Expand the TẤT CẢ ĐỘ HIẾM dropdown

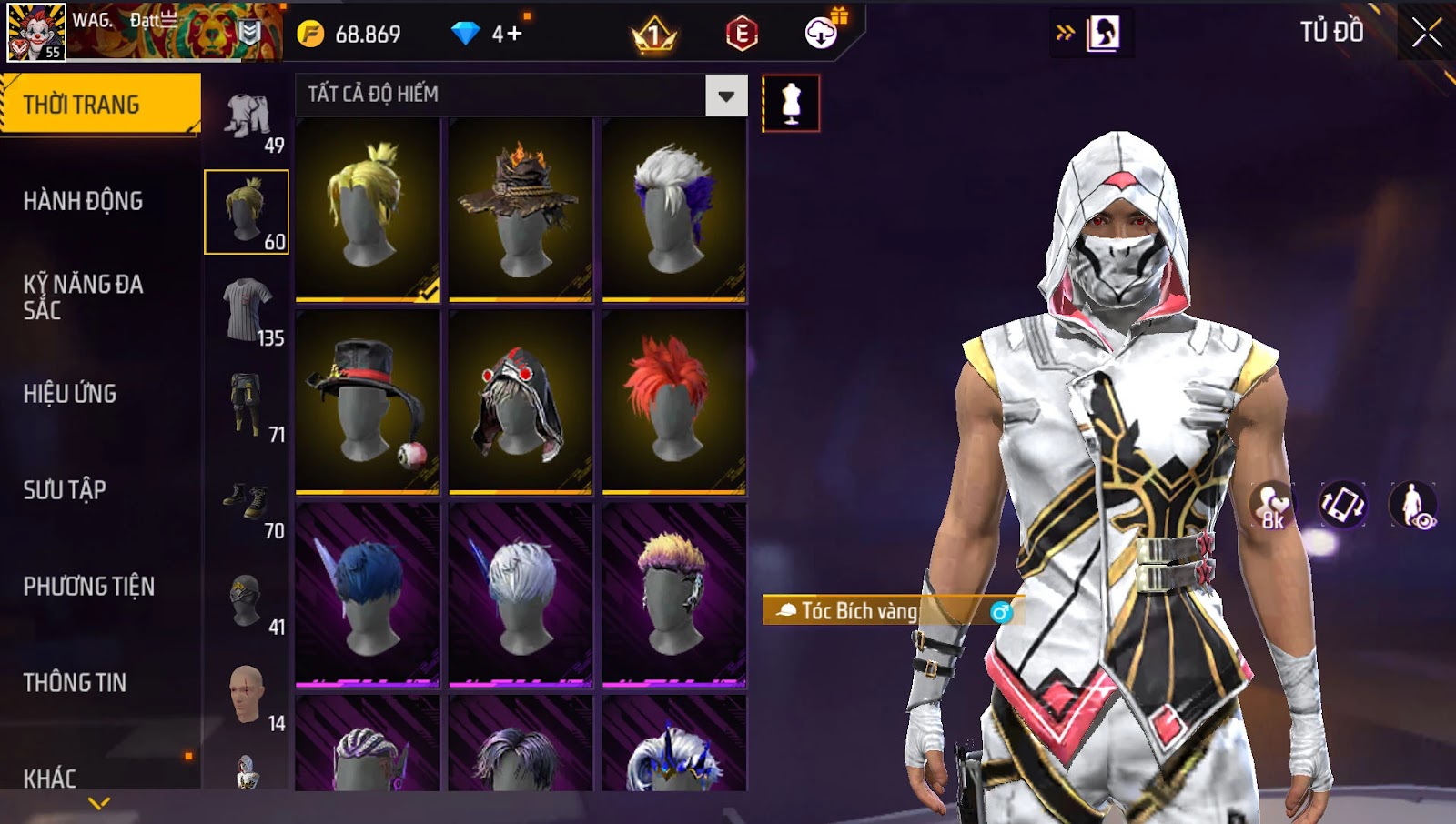(725, 95)
